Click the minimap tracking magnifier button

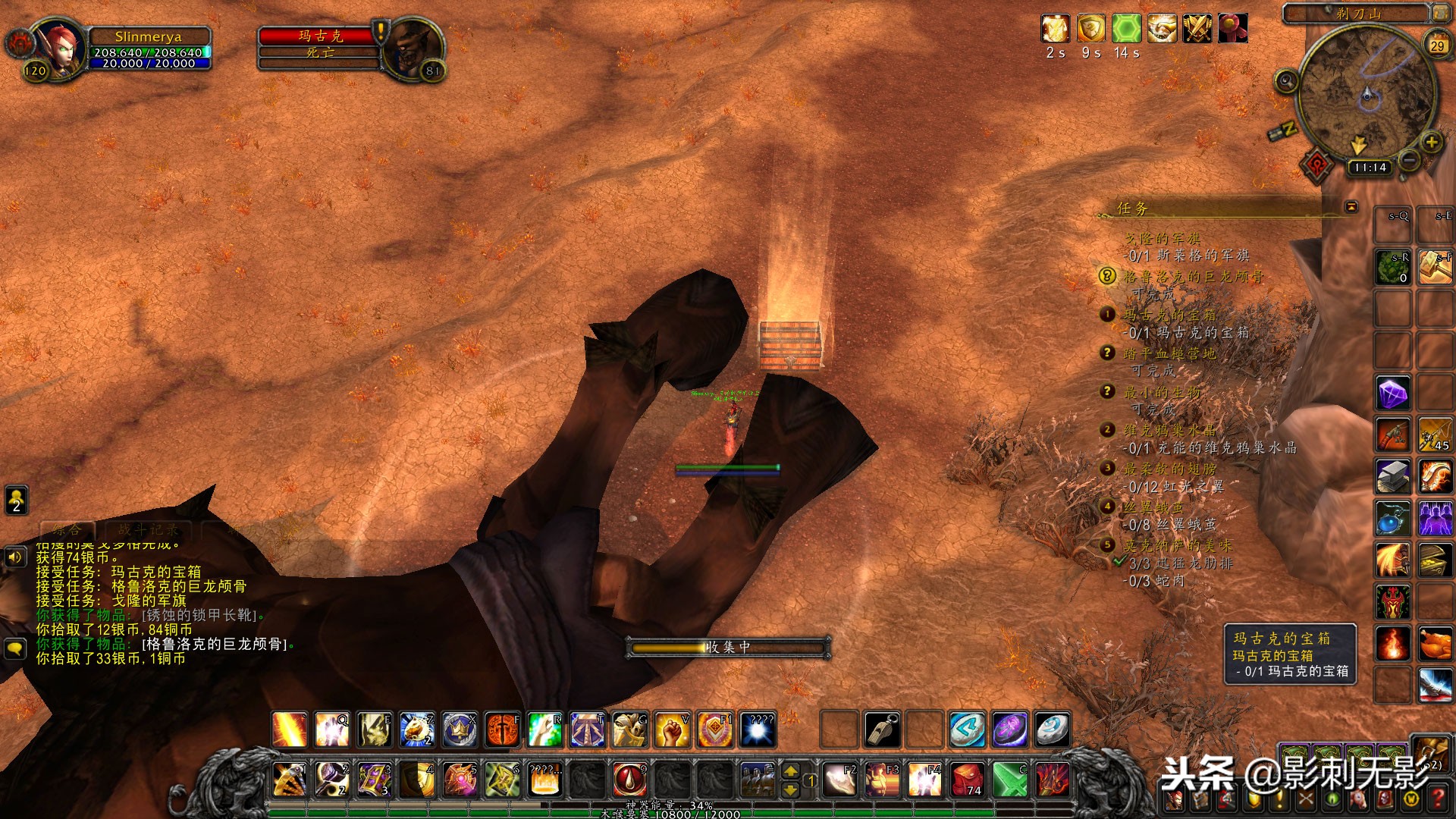coord(1286,80)
